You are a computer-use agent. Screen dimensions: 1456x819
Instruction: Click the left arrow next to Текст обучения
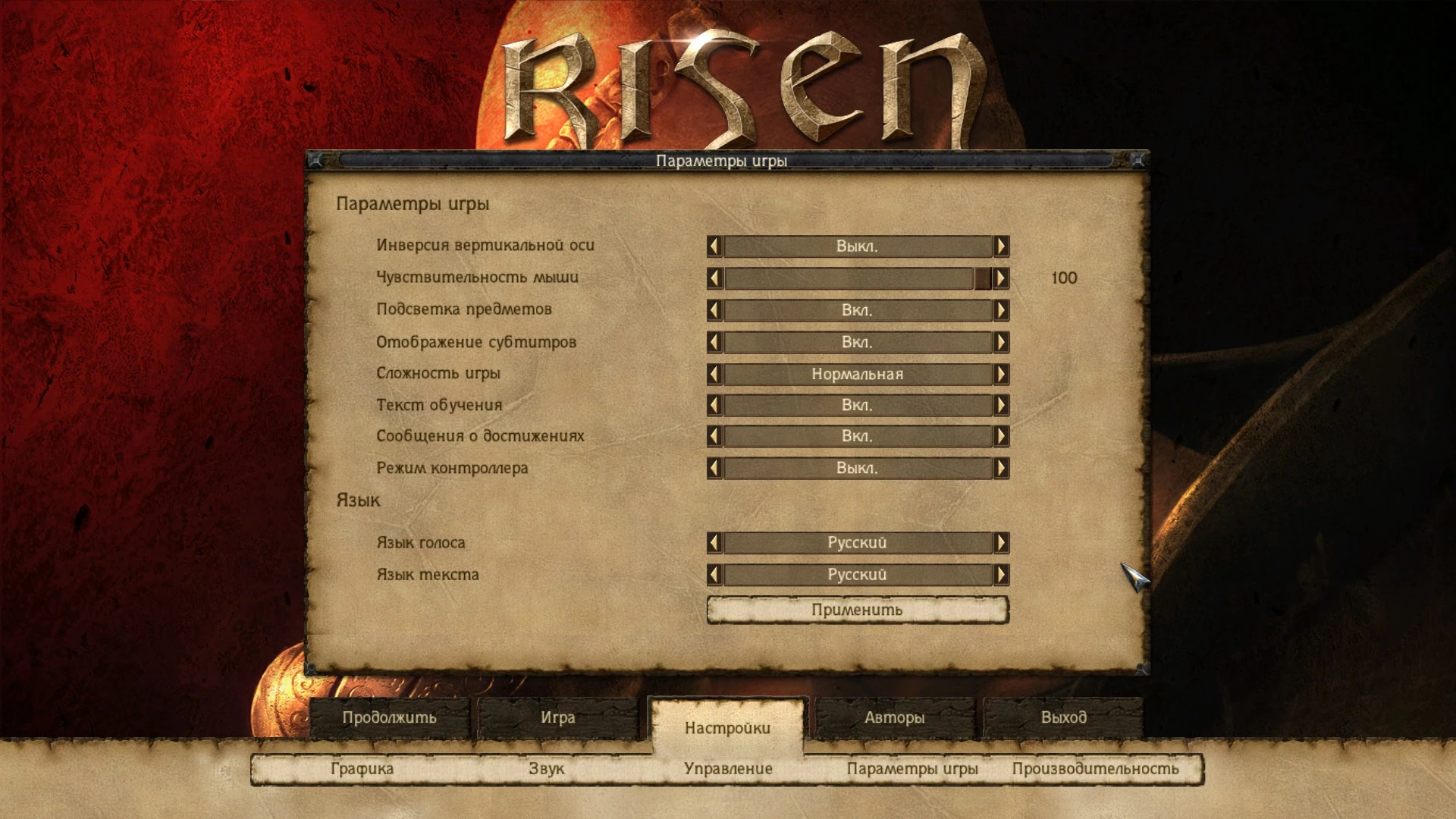coord(714,405)
